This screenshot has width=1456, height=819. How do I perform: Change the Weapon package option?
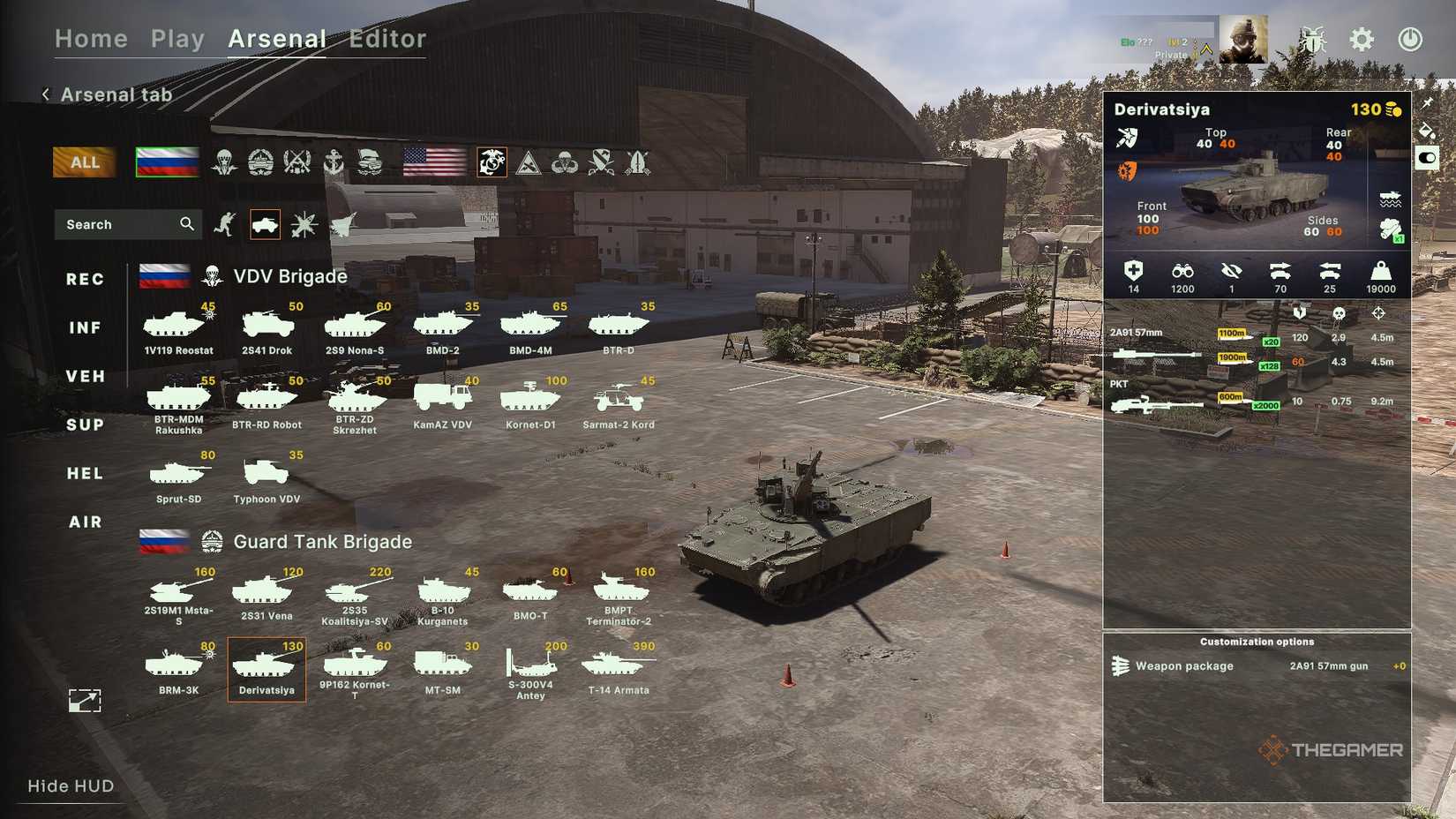[x=1257, y=666]
